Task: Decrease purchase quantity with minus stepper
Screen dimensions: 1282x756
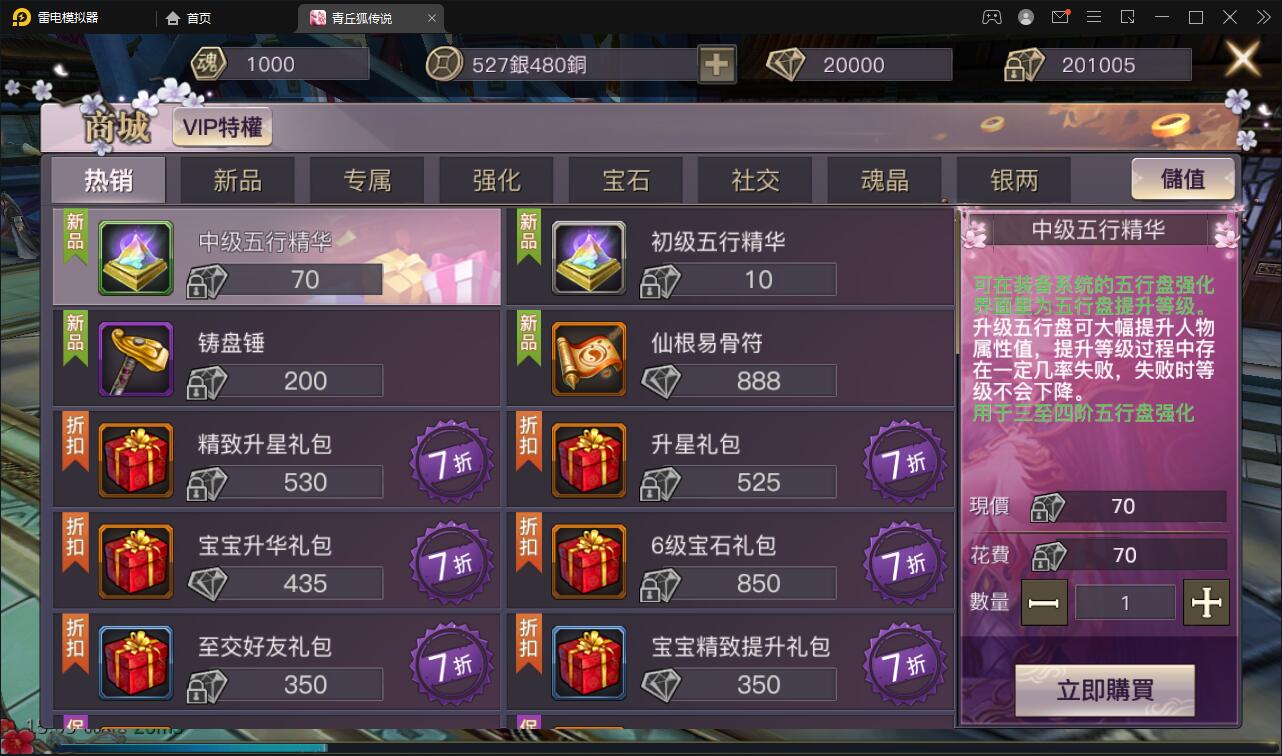Action: (1044, 601)
